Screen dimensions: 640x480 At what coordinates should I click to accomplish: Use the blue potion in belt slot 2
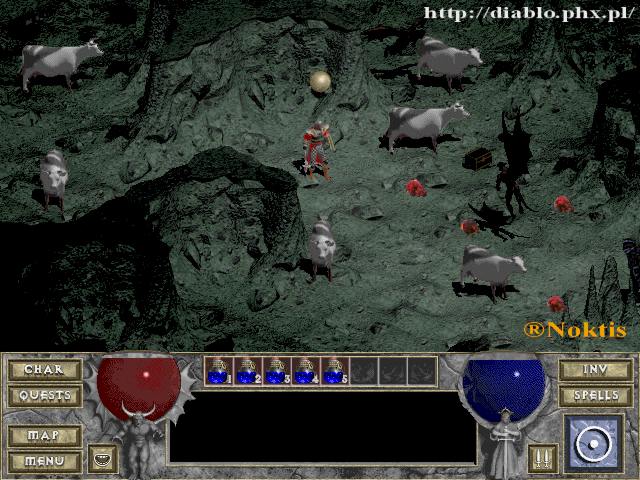click(x=248, y=372)
